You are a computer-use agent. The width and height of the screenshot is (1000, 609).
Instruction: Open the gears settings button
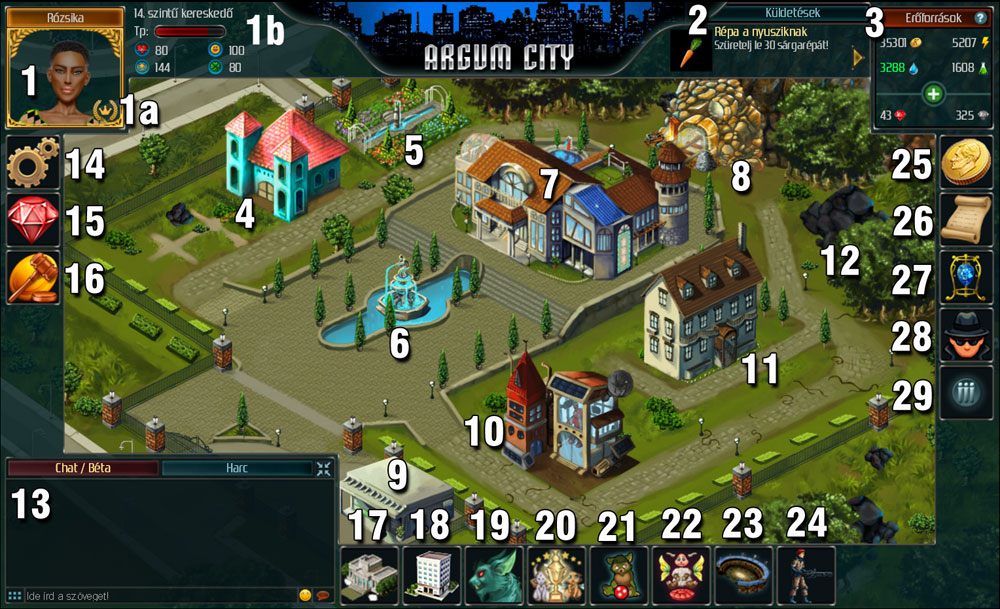tap(33, 165)
